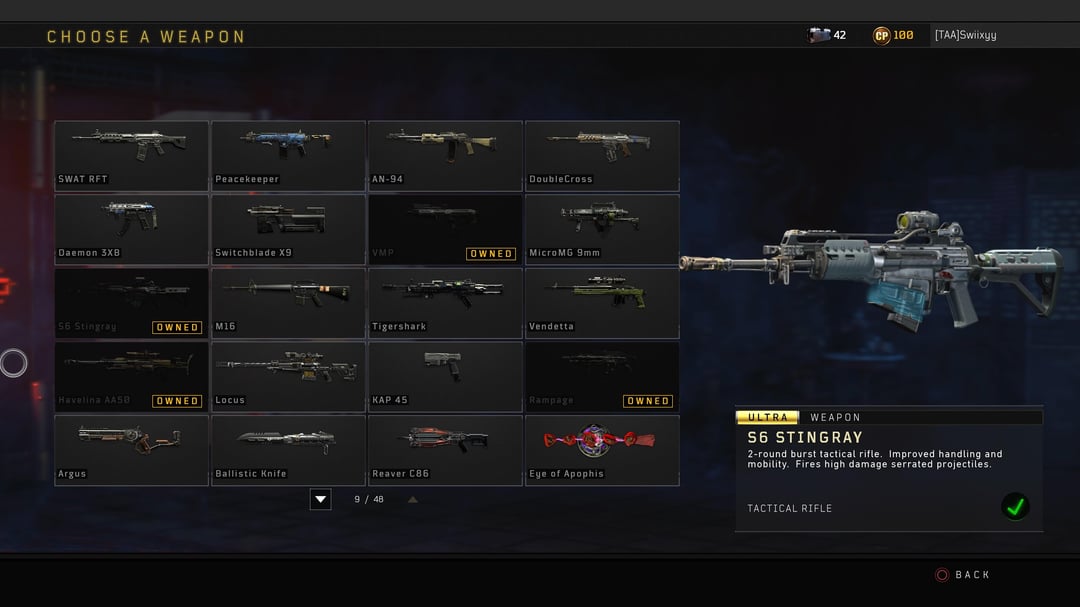1080x607 pixels.
Task: Click the down arrow to show more weapons
Action: [x=320, y=499]
